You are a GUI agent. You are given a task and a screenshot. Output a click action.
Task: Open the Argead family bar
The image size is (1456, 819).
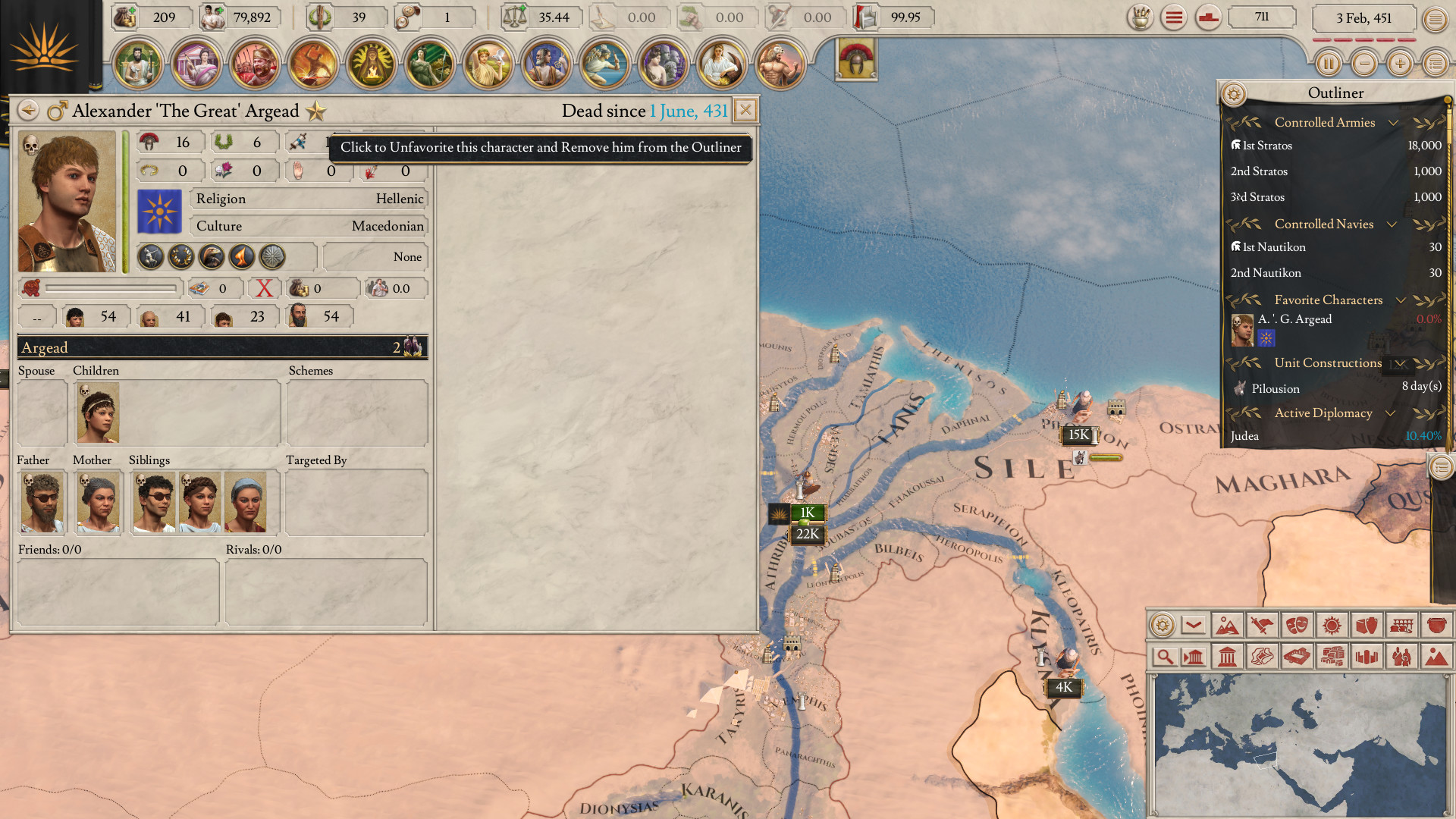(221, 348)
